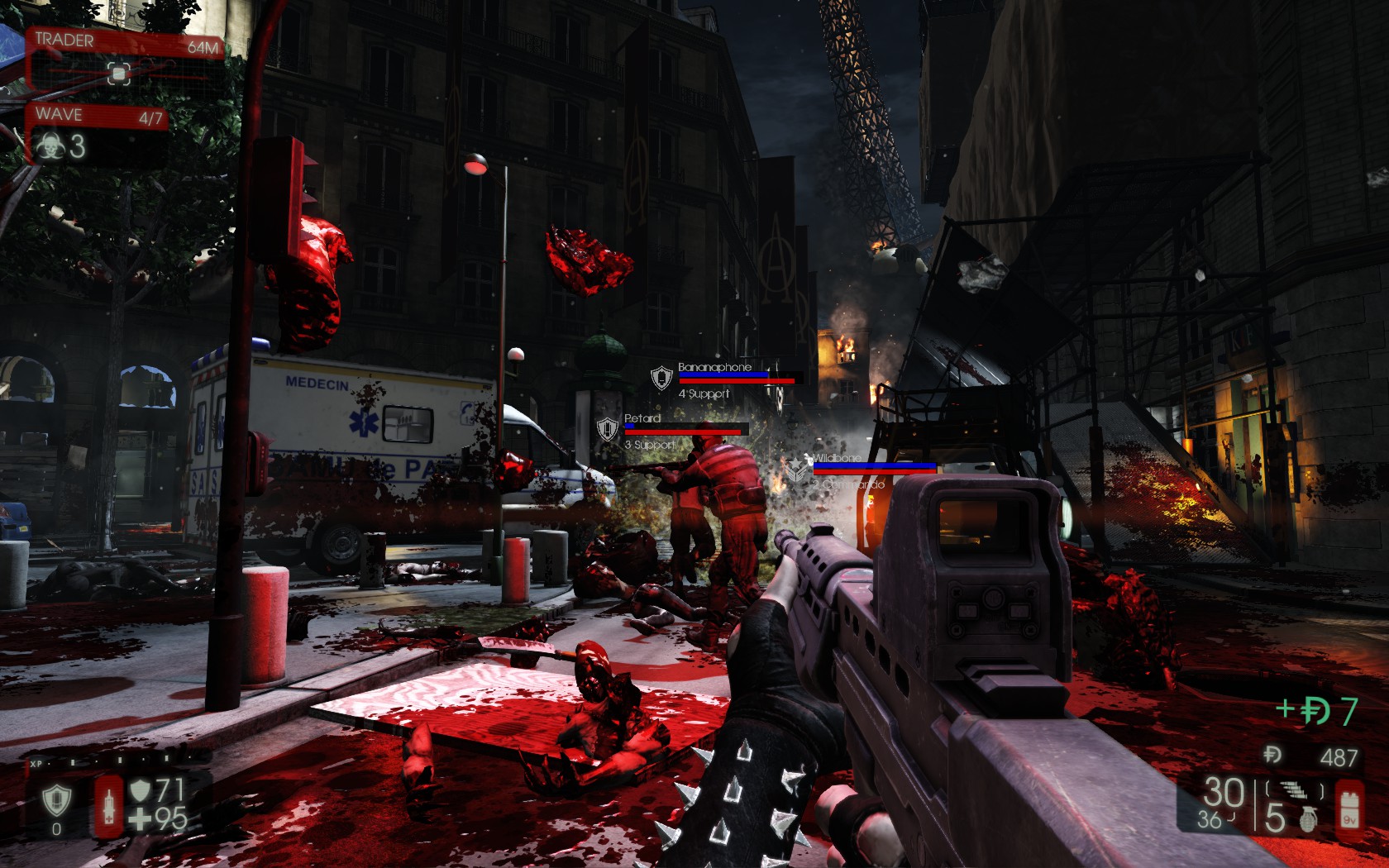The width and height of the screenshot is (1389, 868).
Task: Select Petard's Support perk icon
Action: tap(608, 429)
